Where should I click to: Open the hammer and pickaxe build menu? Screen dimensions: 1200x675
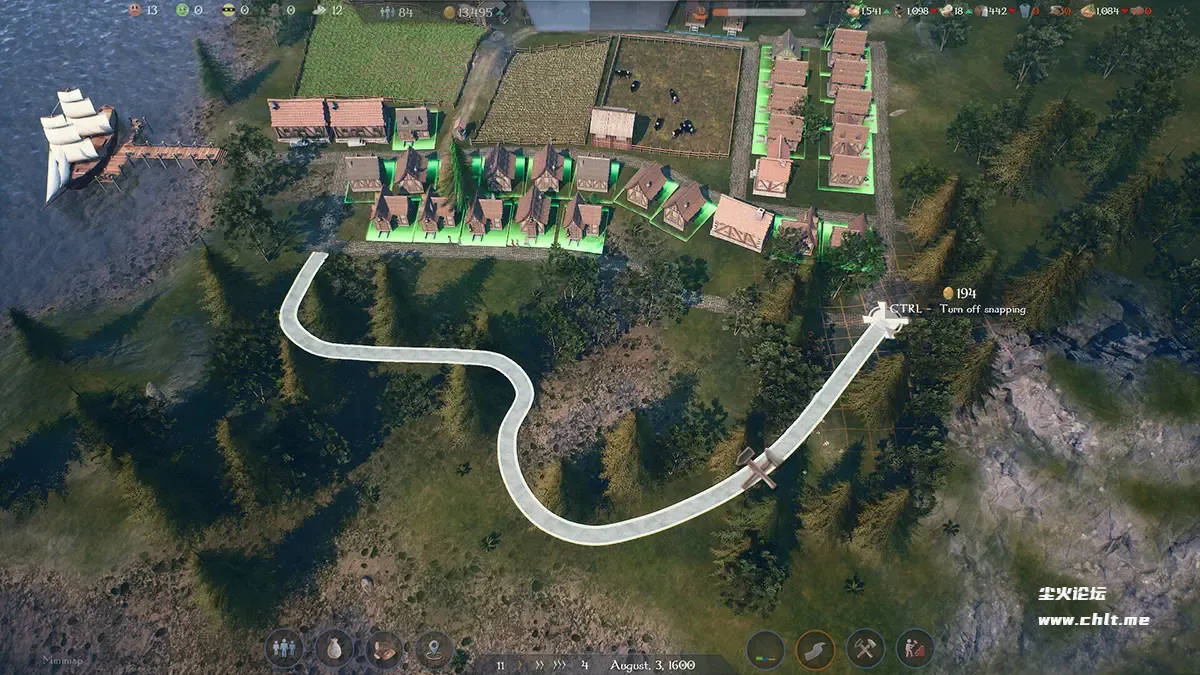pos(865,649)
